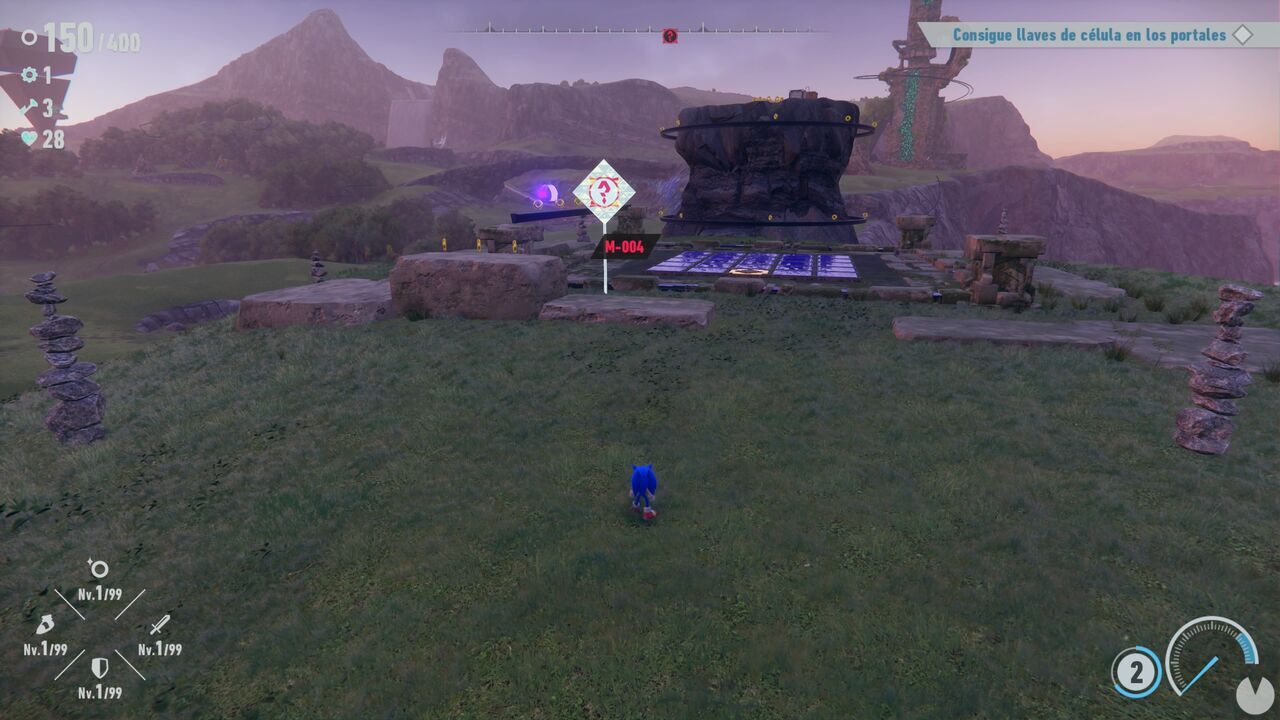Expand the Nv.1/99 attack level readout
1280x720 pixels.
pos(161,649)
